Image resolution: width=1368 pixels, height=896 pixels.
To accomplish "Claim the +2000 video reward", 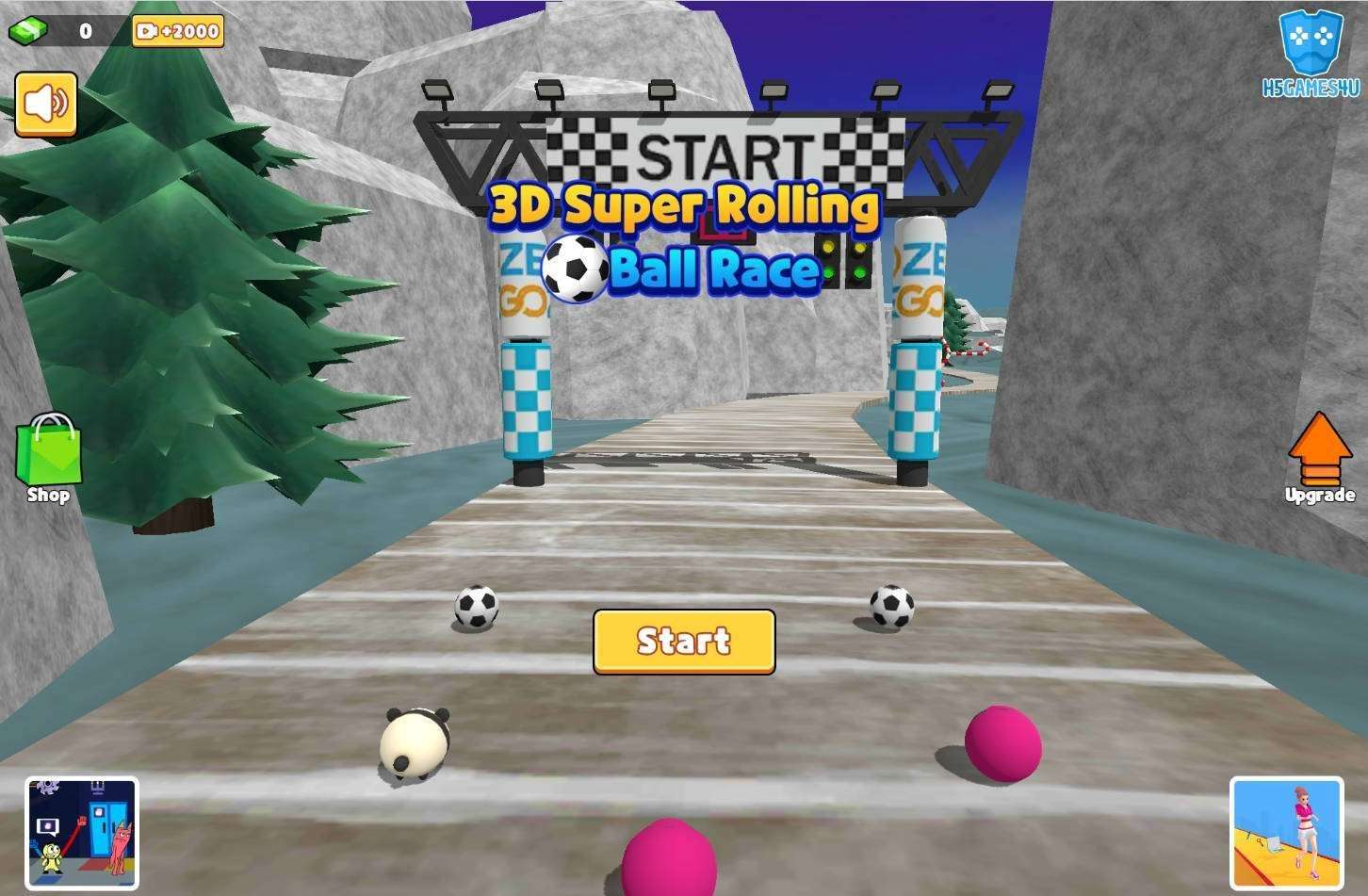I will click(x=178, y=31).
